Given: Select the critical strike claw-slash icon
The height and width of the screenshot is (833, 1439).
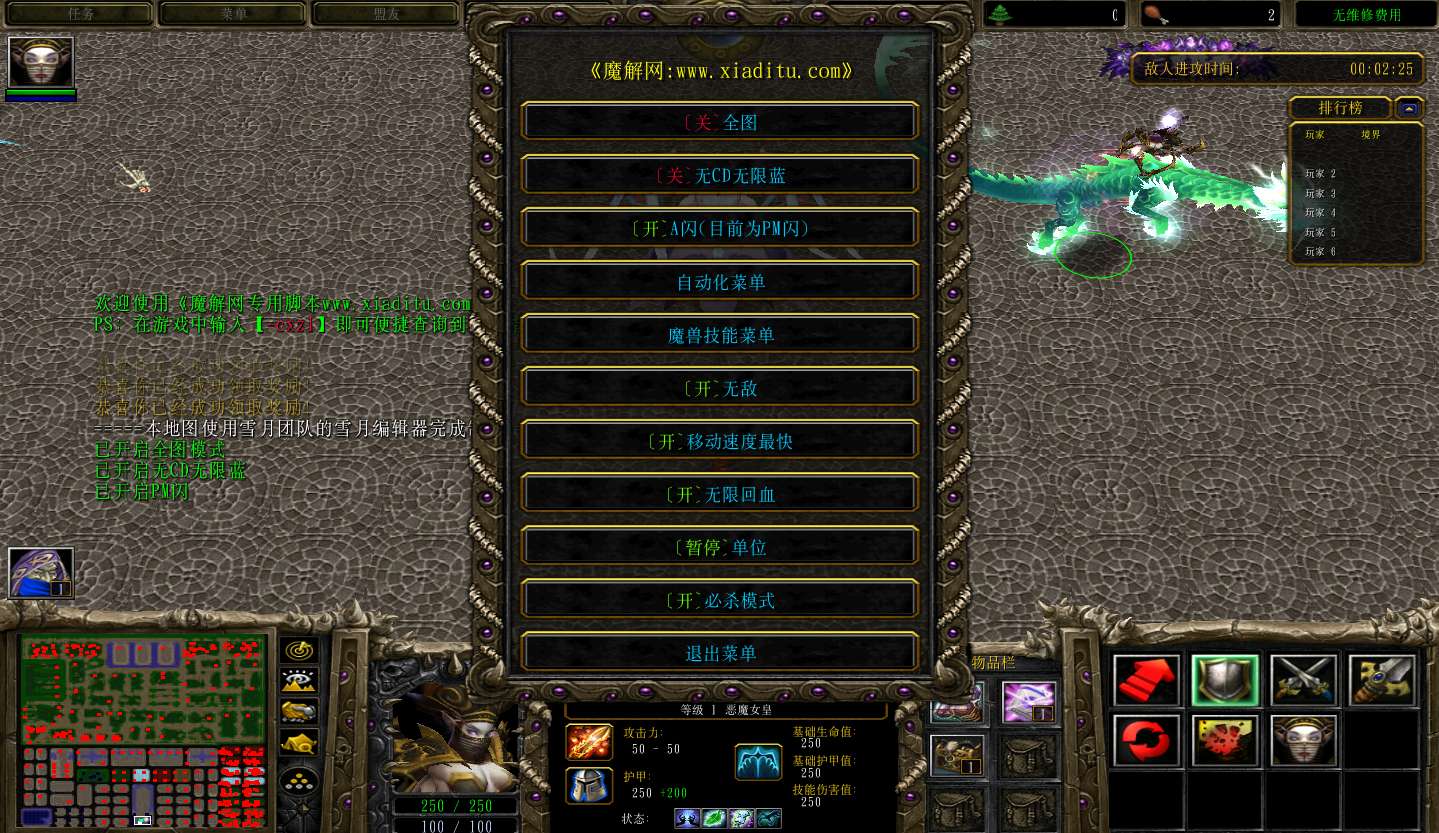Looking at the screenshot, I should (x=1224, y=740).
